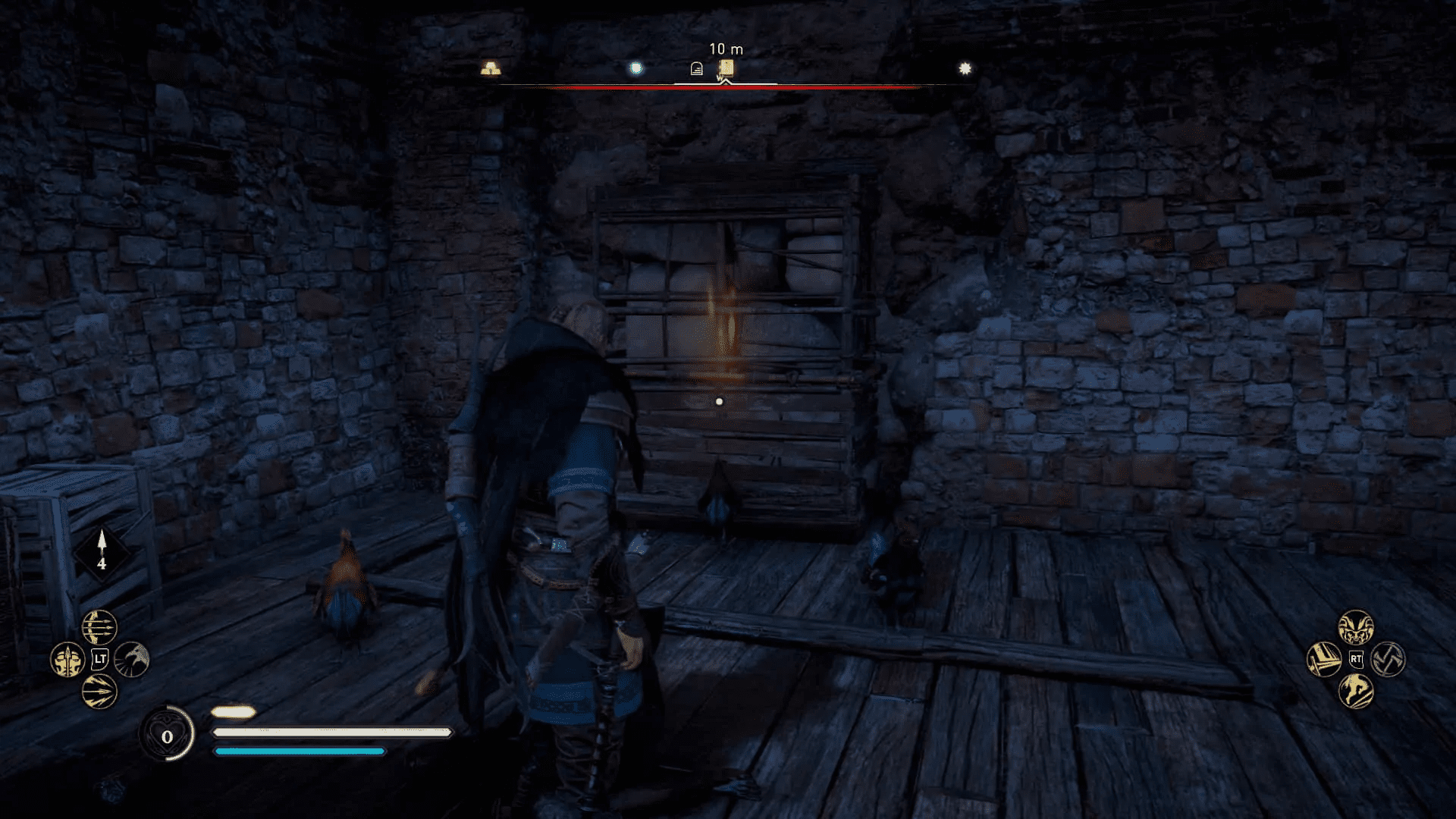The height and width of the screenshot is (819, 1456).
Task: Select the raven ability right of LT
Action: point(133,661)
